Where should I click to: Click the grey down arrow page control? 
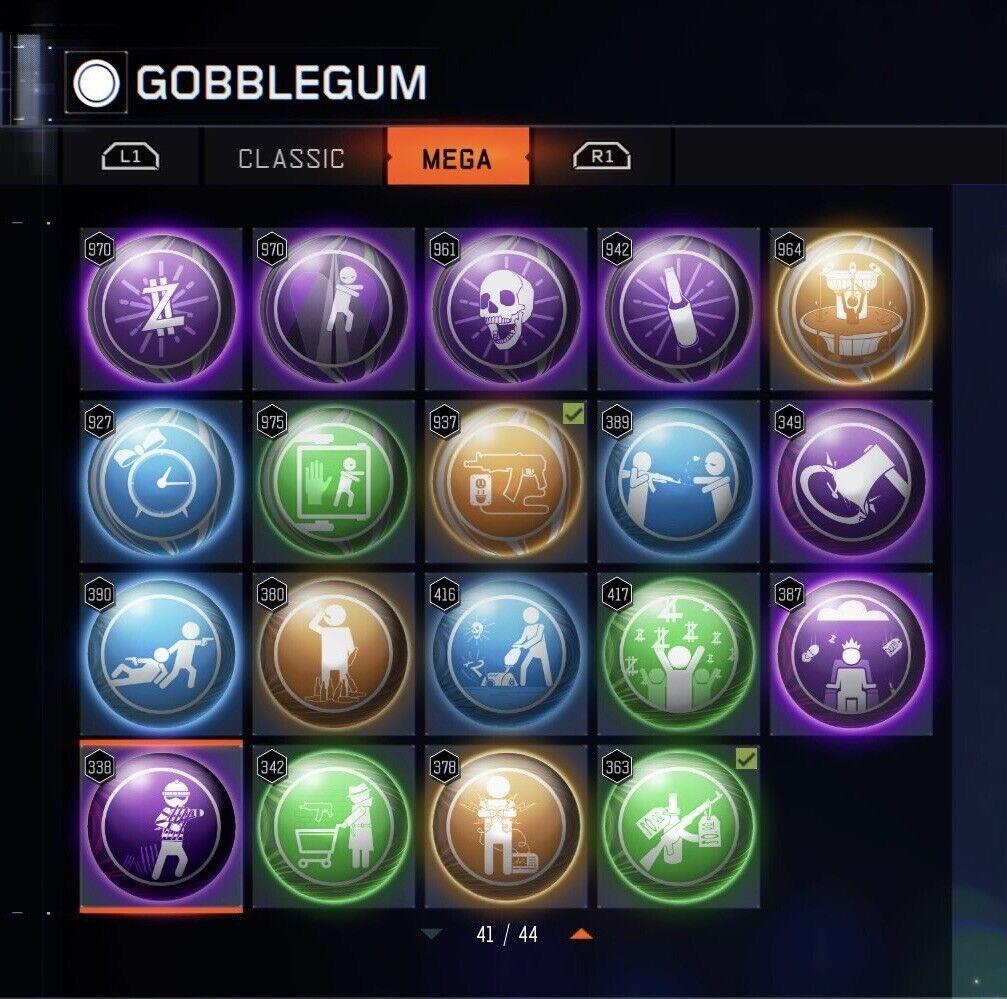coord(431,935)
